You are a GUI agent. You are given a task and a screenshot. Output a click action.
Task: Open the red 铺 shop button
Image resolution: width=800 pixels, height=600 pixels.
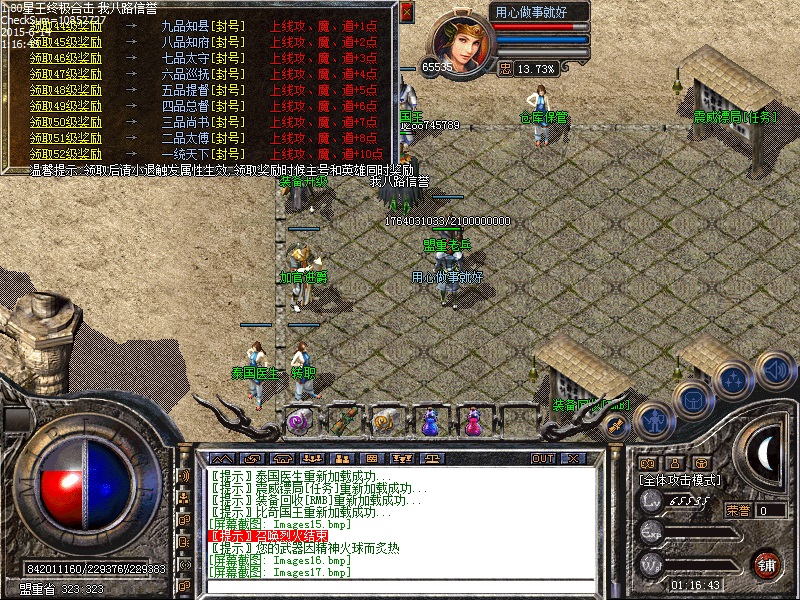(768, 564)
